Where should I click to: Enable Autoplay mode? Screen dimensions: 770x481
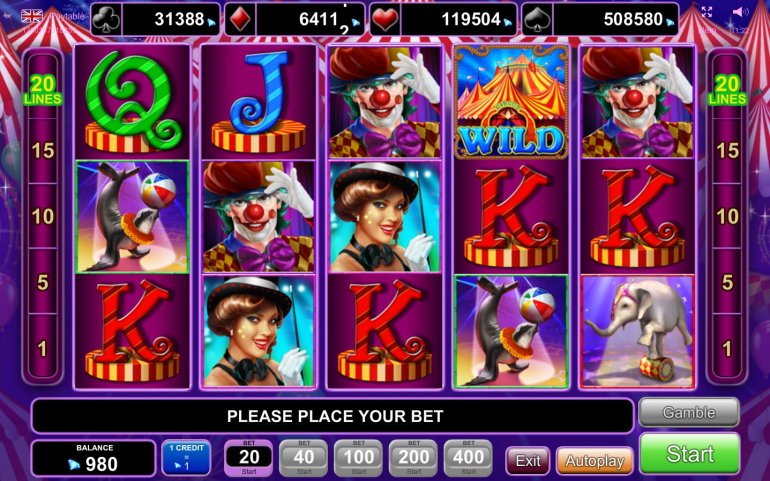[594, 461]
